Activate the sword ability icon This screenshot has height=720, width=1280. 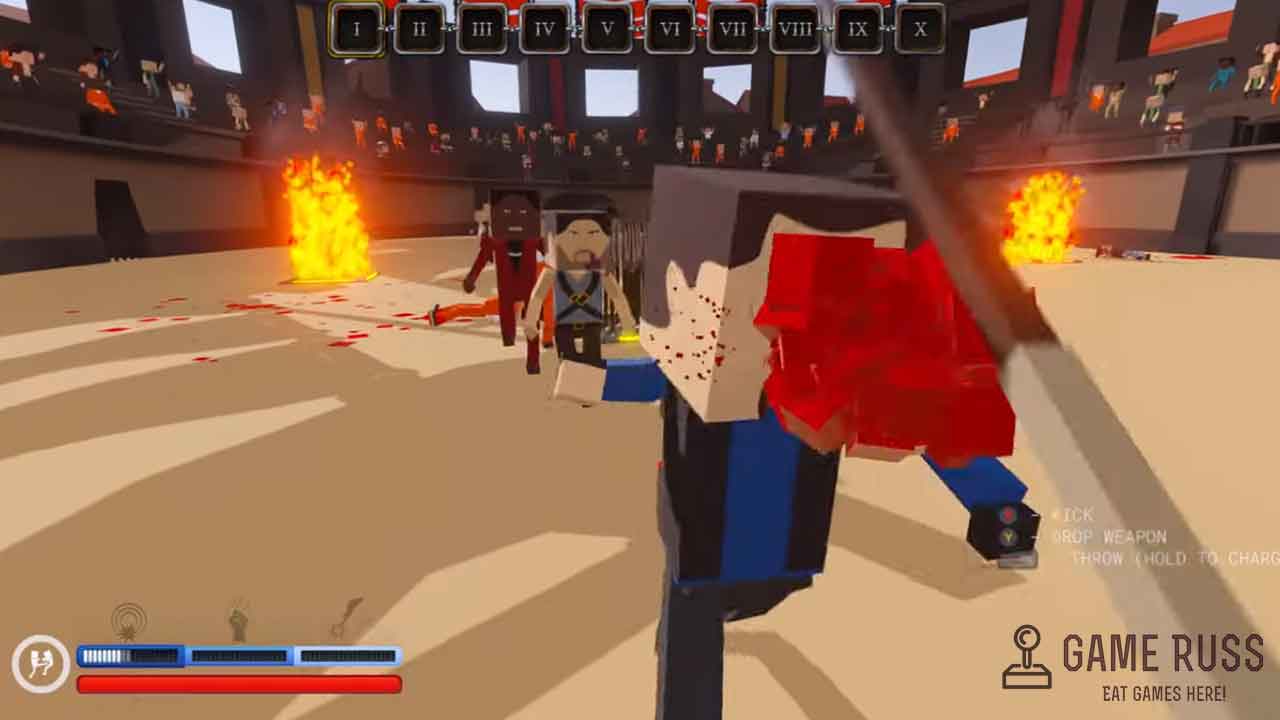[x=346, y=617]
